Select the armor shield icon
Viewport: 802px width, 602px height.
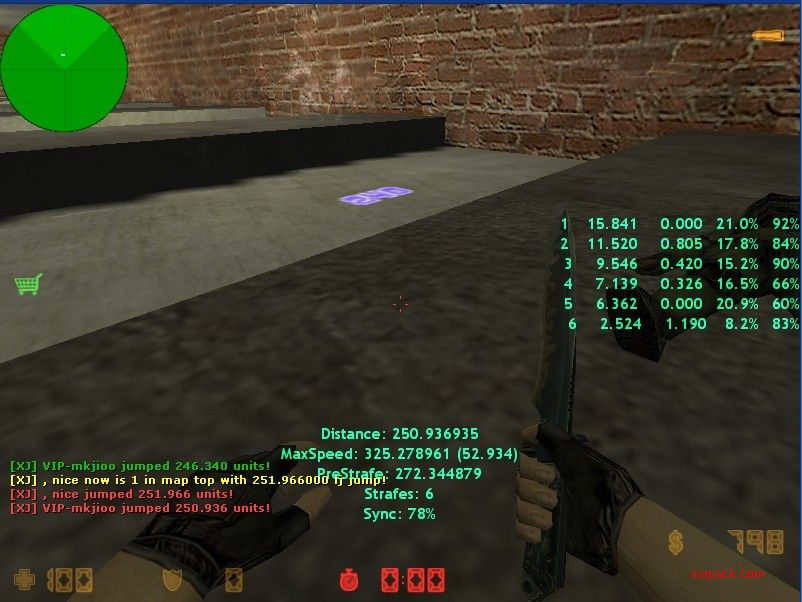[x=173, y=579]
